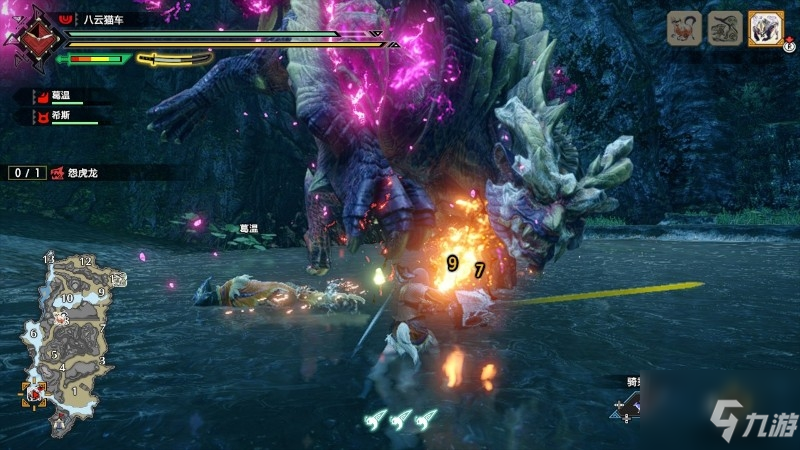Image resolution: width=800 pixels, height=450 pixels.
Task: Select the orange fox-like monster icon
Action: (x=685, y=28)
